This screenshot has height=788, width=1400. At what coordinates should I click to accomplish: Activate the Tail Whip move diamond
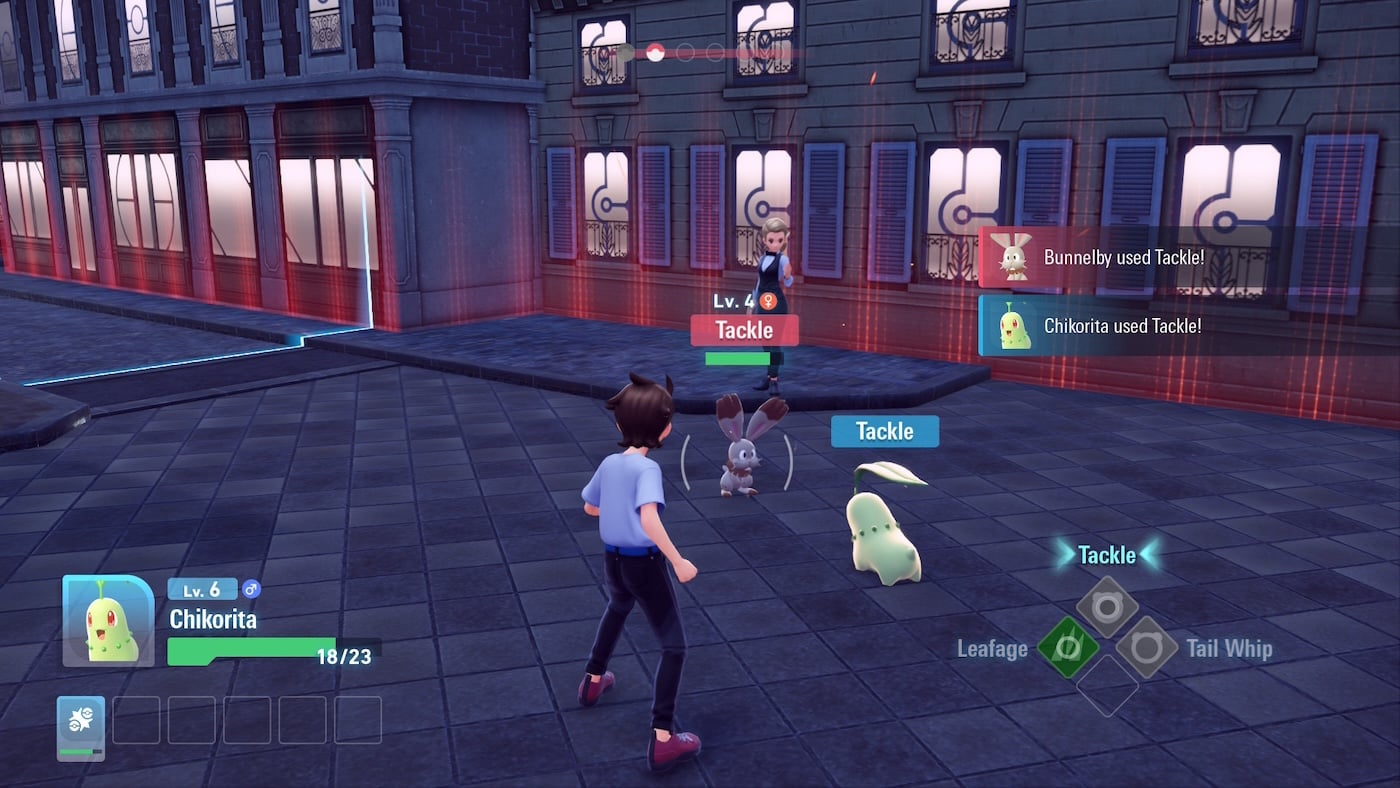[x=1146, y=647]
